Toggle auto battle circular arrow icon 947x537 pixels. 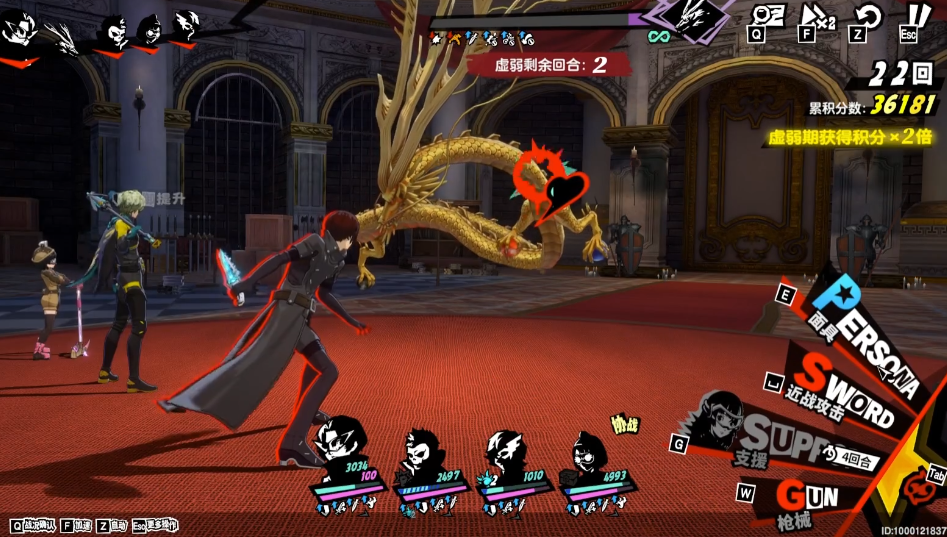(867, 18)
